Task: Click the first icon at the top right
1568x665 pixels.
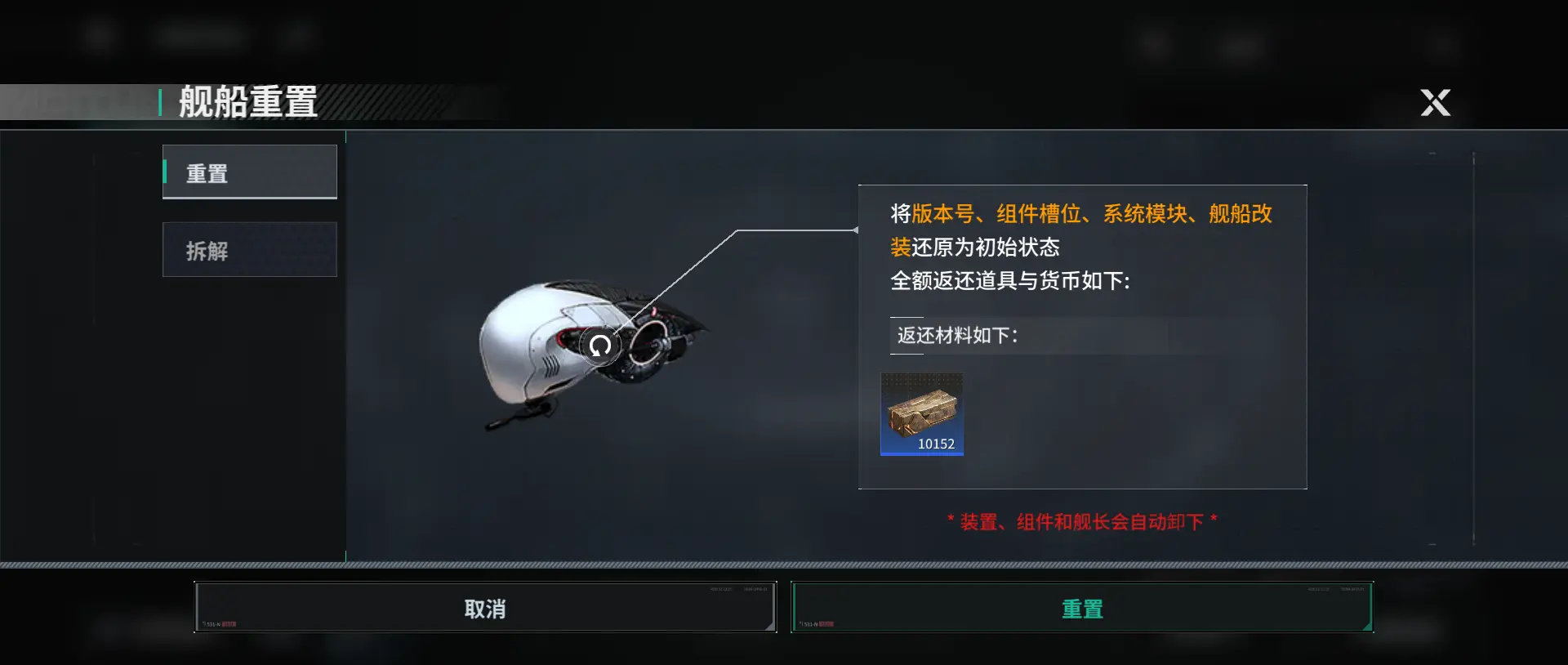Action: pos(1154,42)
